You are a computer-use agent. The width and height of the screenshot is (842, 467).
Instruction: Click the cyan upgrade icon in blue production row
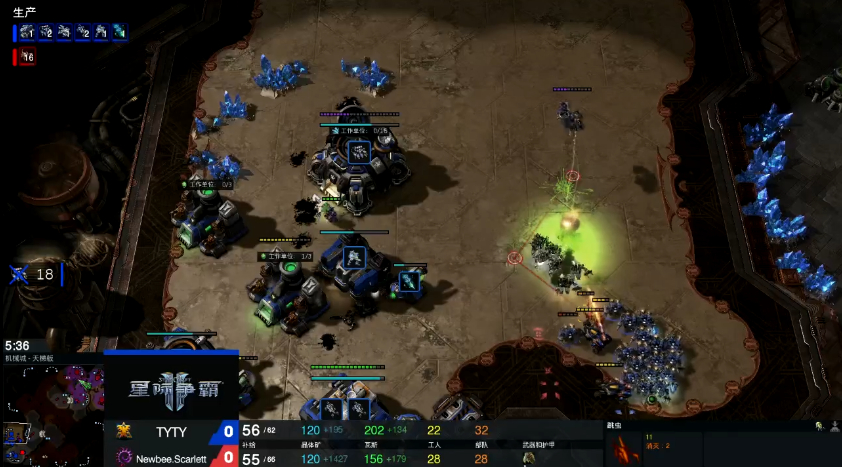119,32
